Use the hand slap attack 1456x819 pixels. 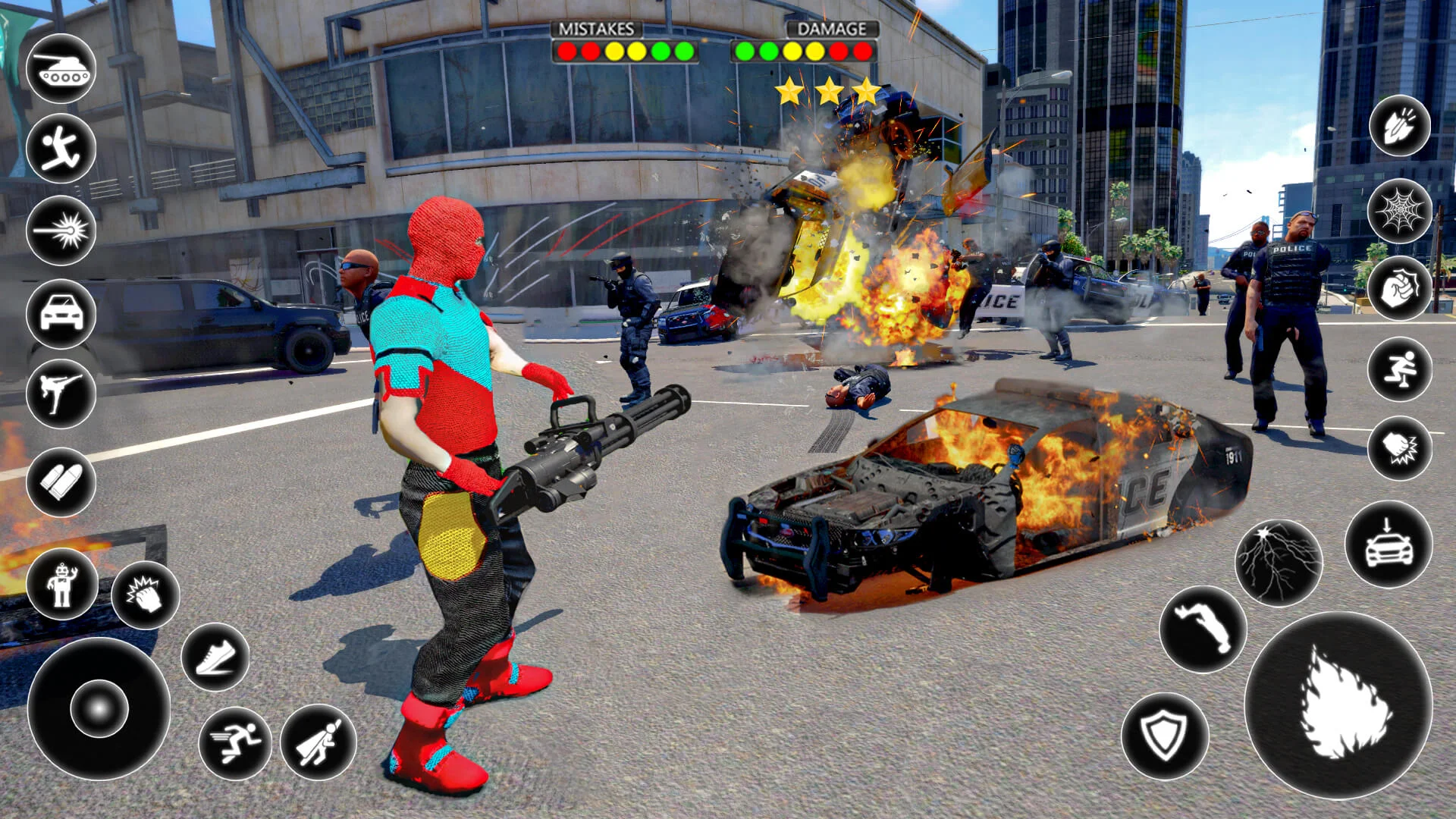coord(145,595)
